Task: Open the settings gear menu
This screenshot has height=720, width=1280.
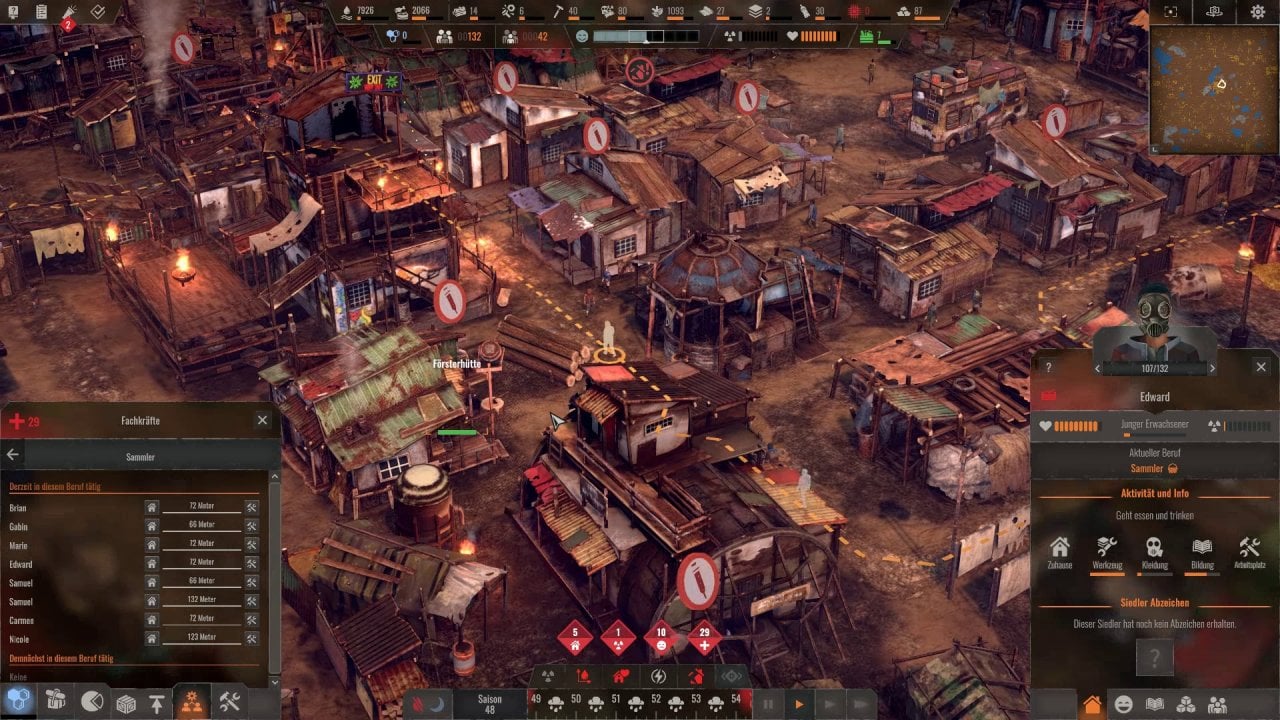Action: 1258,12
